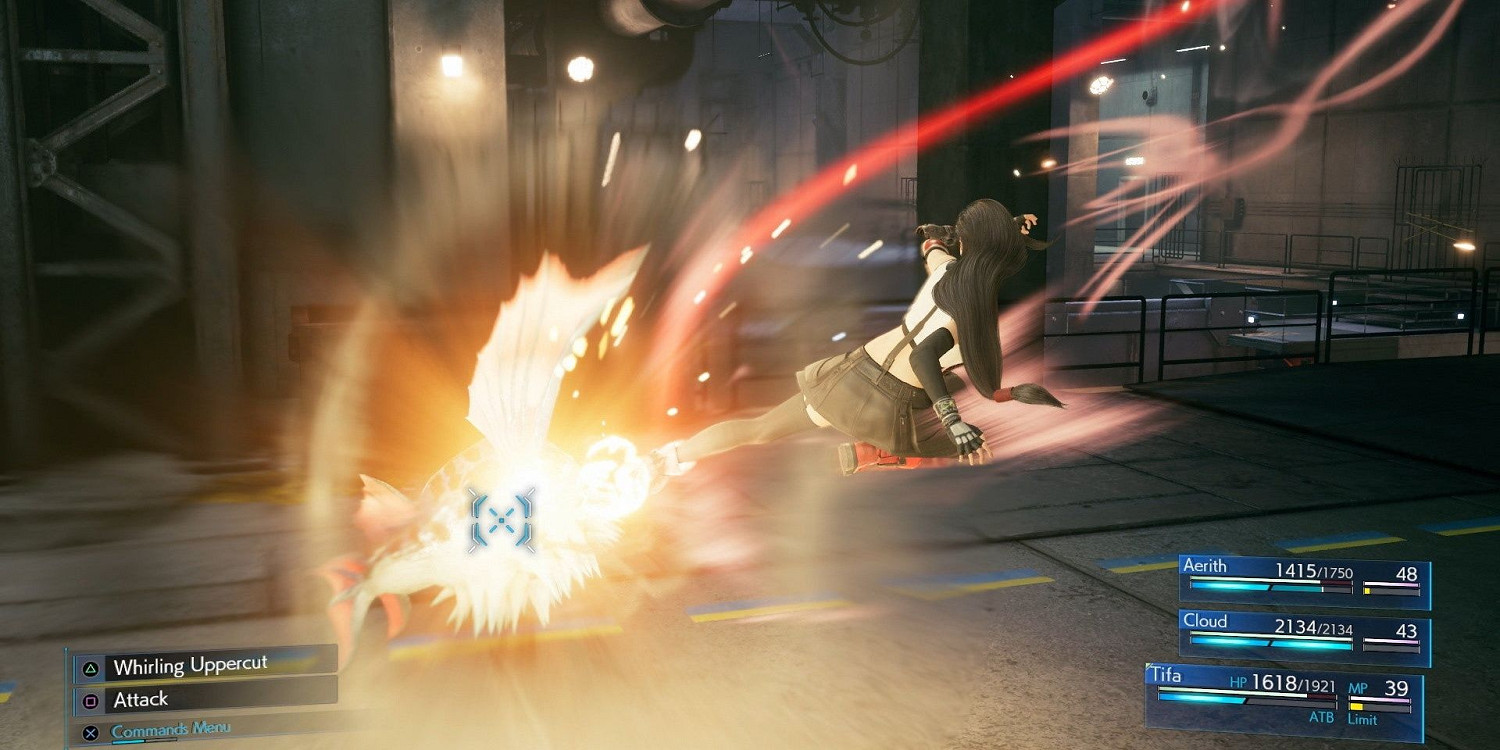This screenshot has height=750, width=1500.
Task: Toggle Tifa's Limit gauge indicator
Action: click(x=1357, y=706)
